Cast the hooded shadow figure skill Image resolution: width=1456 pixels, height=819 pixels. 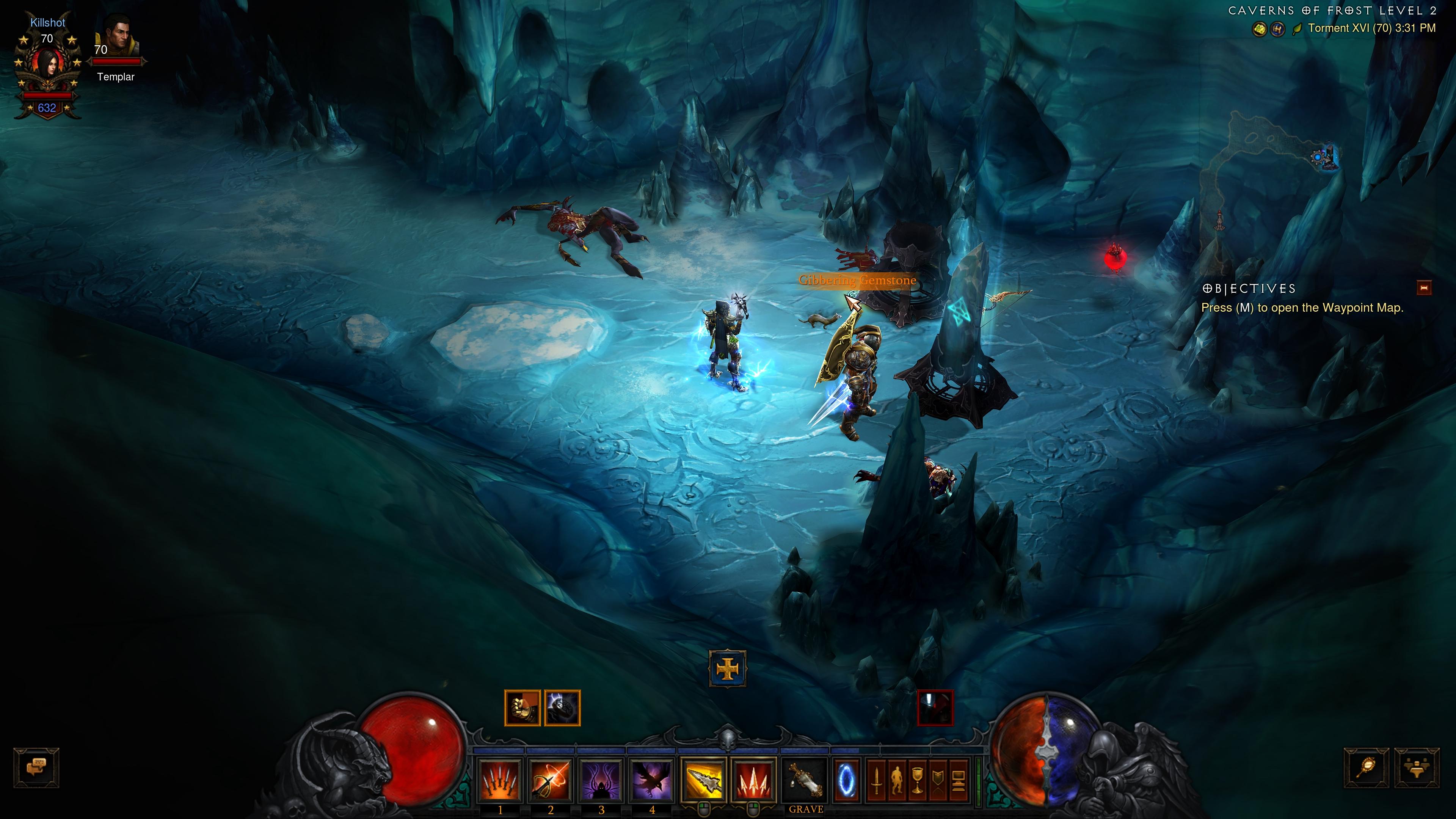coord(601,781)
